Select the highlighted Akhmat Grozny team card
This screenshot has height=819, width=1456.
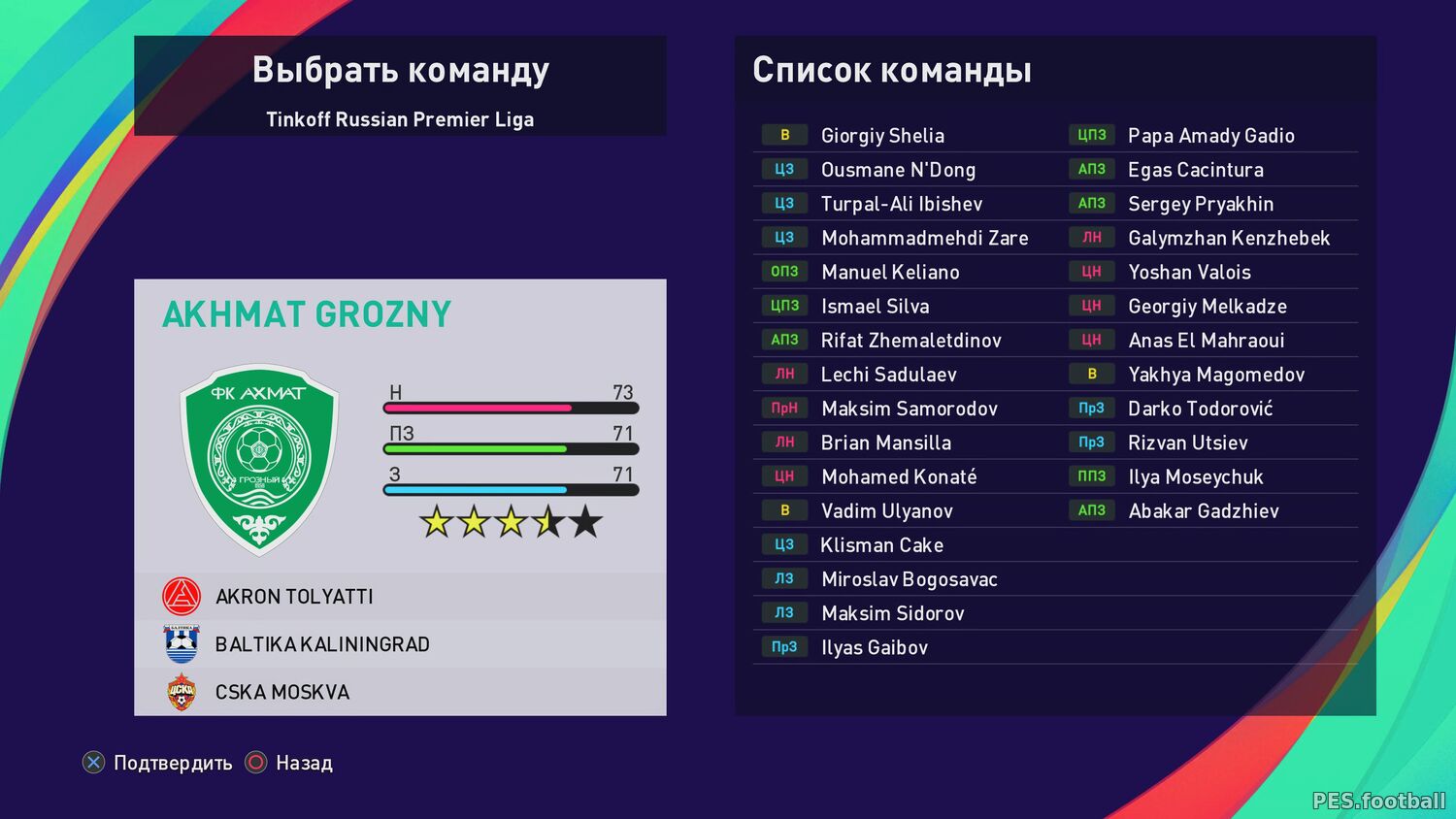tap(400, 427)
